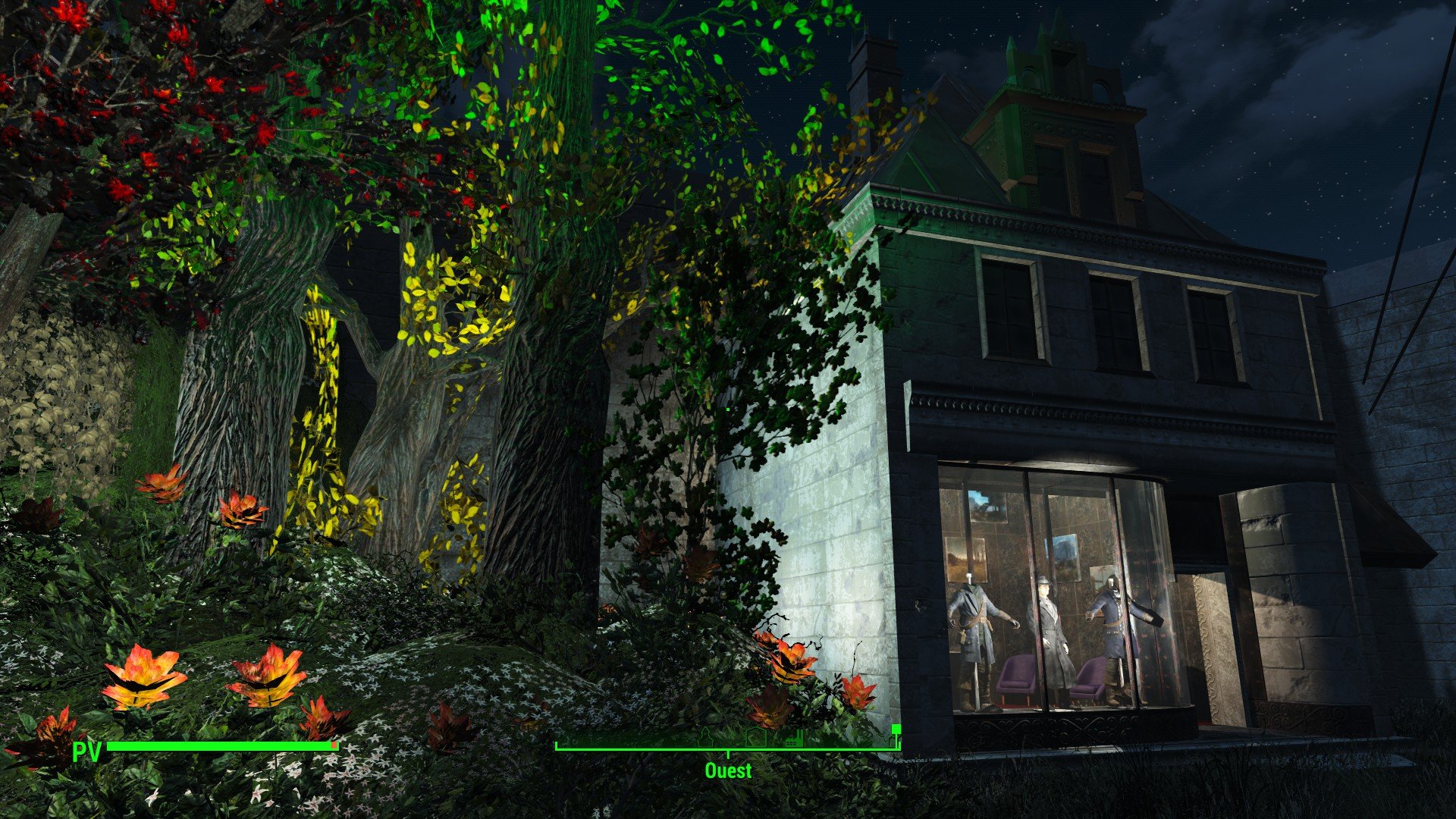The width and height of the screenshot is (1456, 819).
Task: Select the bright square quest marker on compass
Action: click(896, 730)
